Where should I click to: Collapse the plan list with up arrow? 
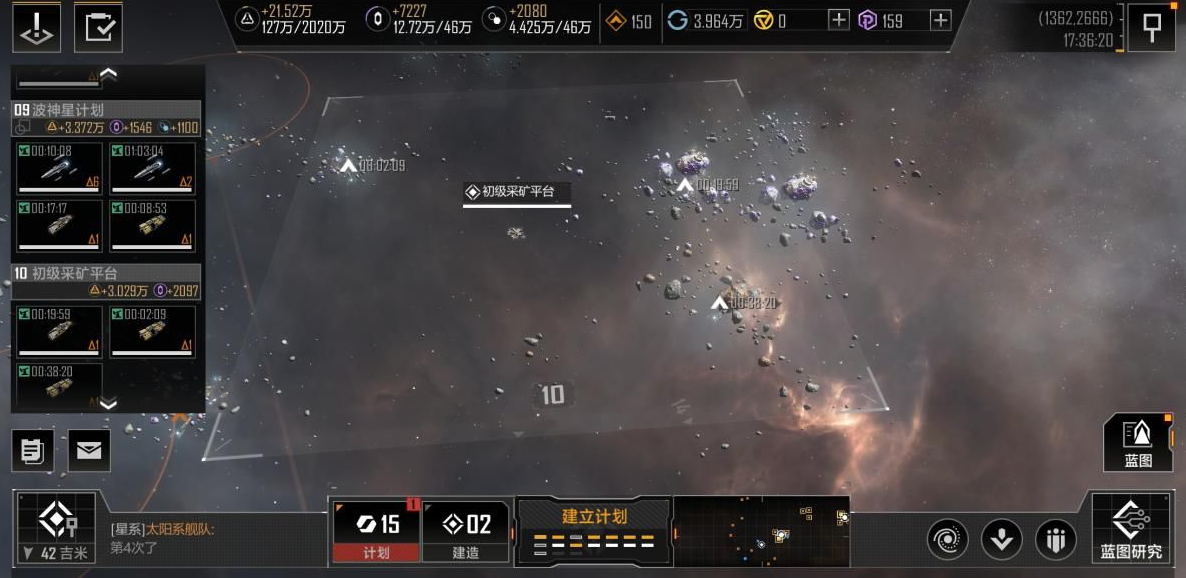[x=109, y=73]
